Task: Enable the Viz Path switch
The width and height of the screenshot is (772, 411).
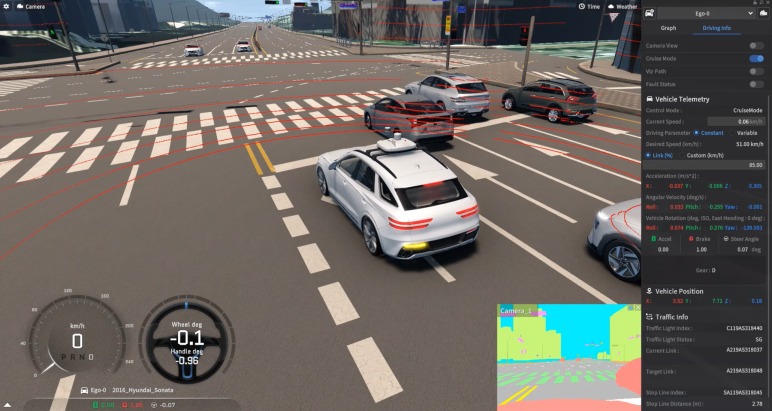Action: pyautogui.click(x=756, y=72)
